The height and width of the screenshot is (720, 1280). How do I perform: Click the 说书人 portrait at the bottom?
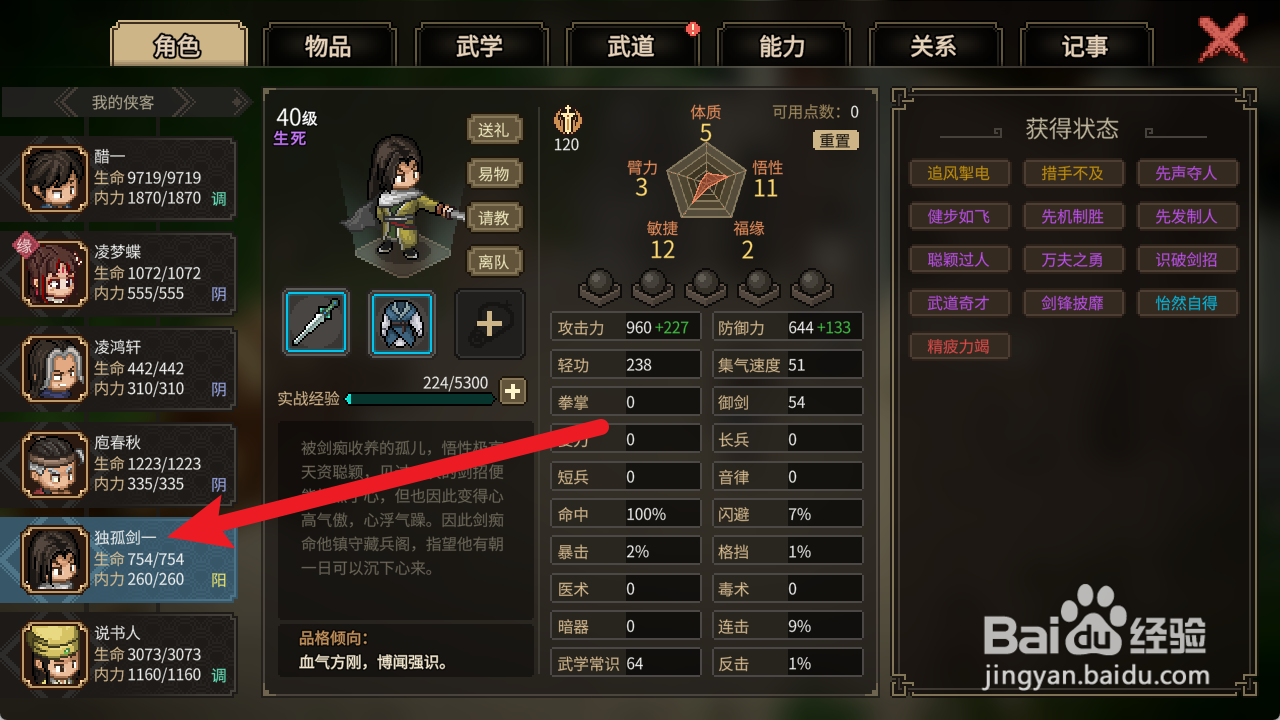(x=55, y=655)
